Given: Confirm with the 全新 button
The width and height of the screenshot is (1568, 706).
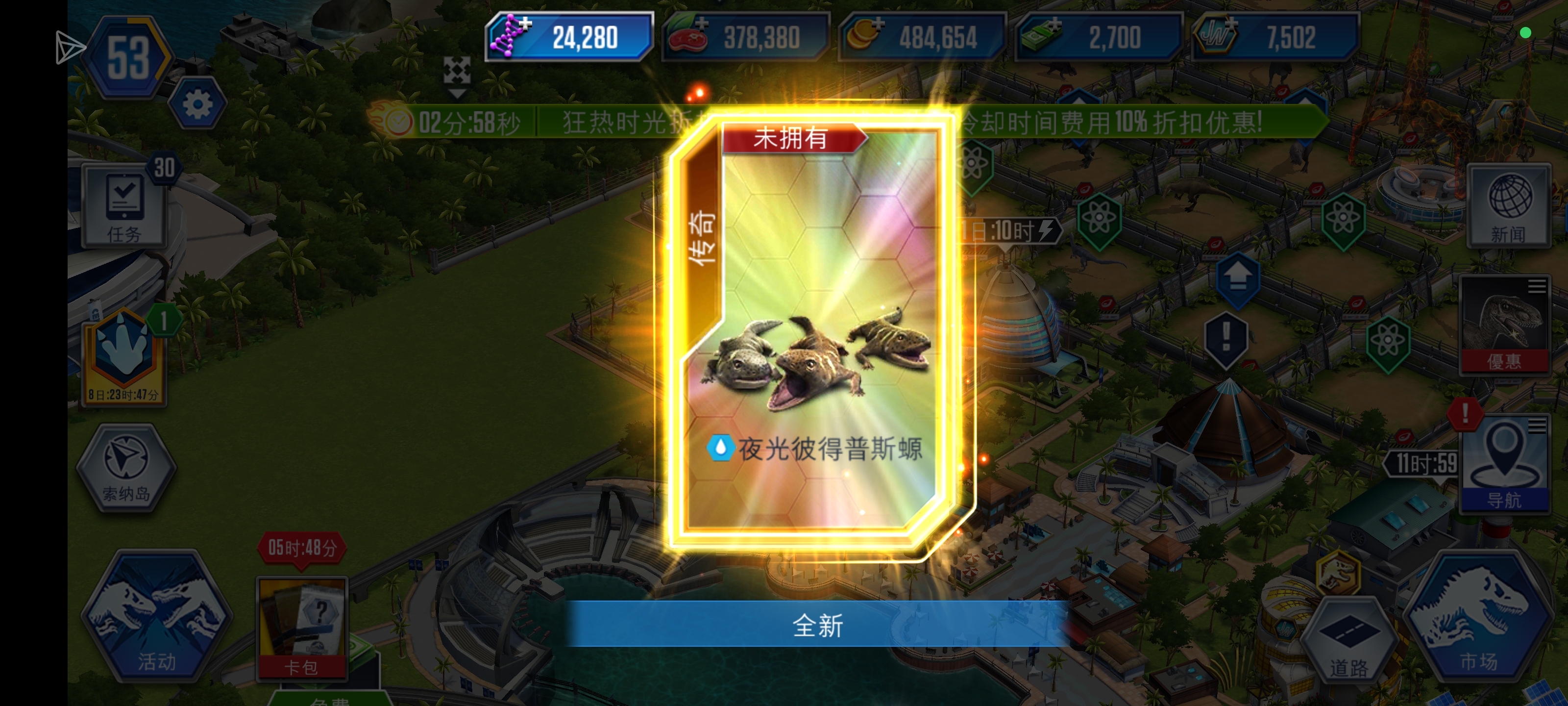Looking at the screenshot, I should 816,625.
